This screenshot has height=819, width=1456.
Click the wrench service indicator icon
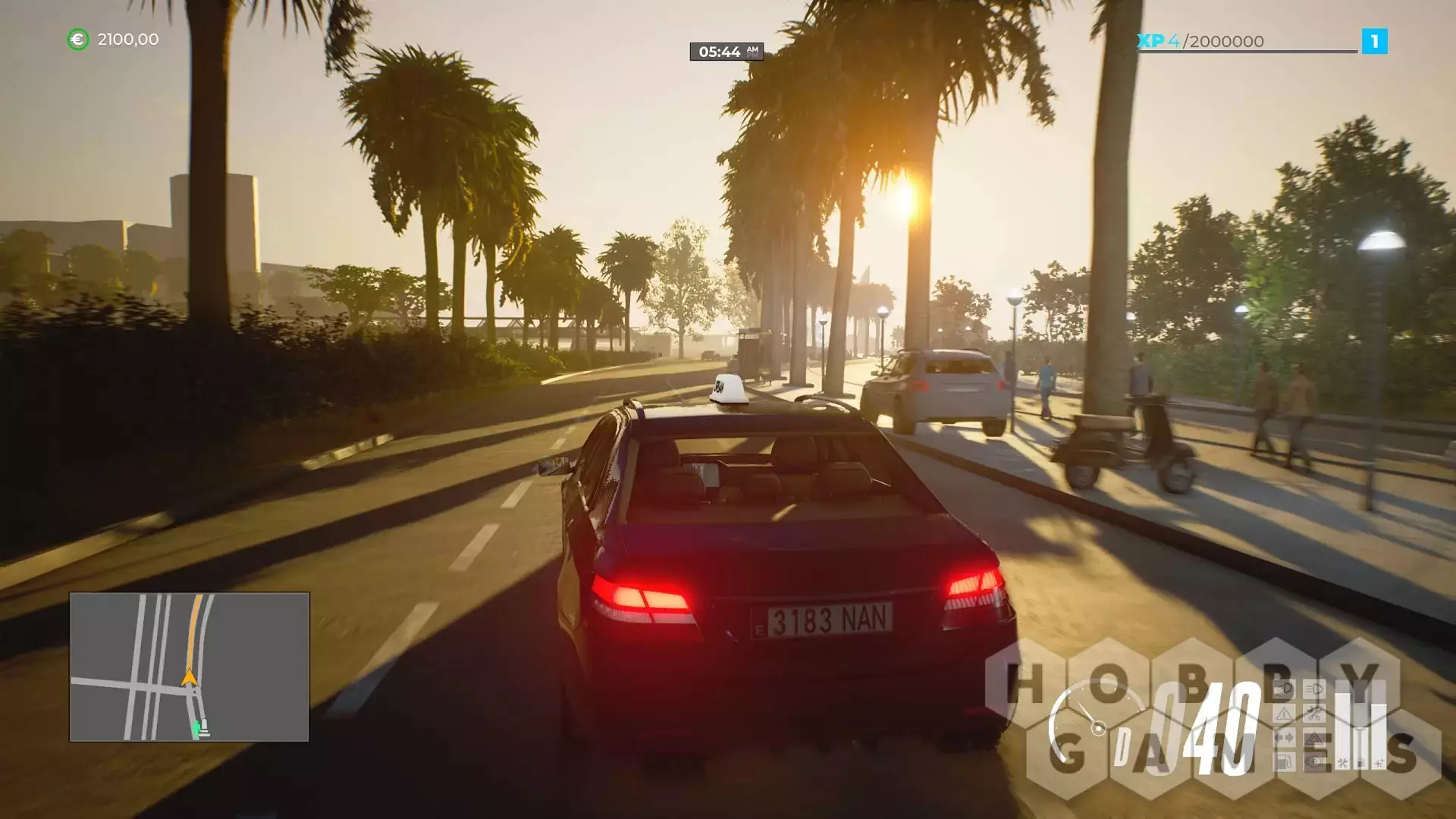(1314, 714)
